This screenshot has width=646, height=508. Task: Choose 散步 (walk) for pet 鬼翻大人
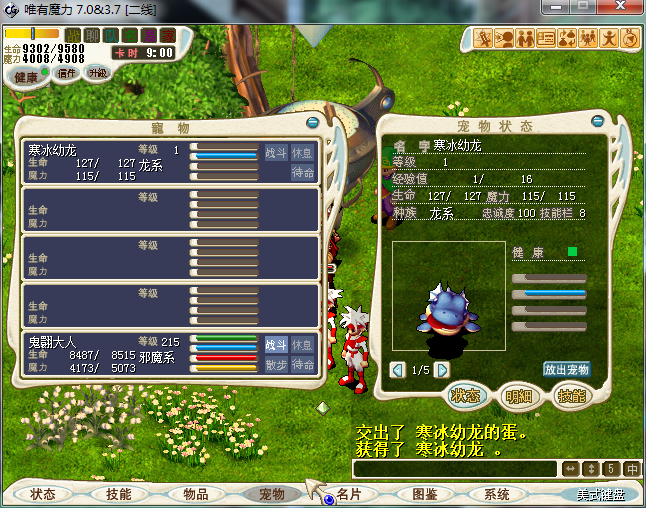pyautogui.click(x=275, y=364)
